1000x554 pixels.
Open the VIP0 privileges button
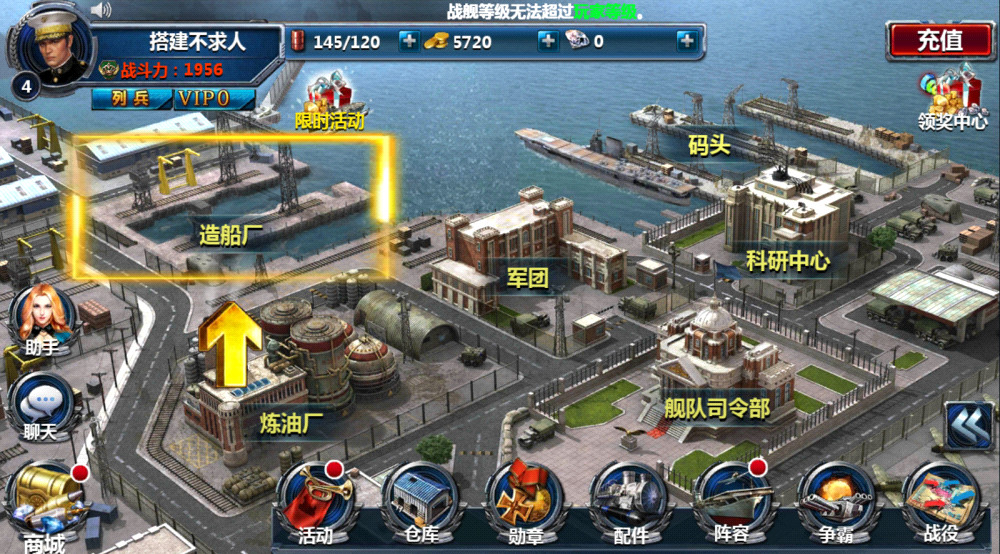[215, 99]
